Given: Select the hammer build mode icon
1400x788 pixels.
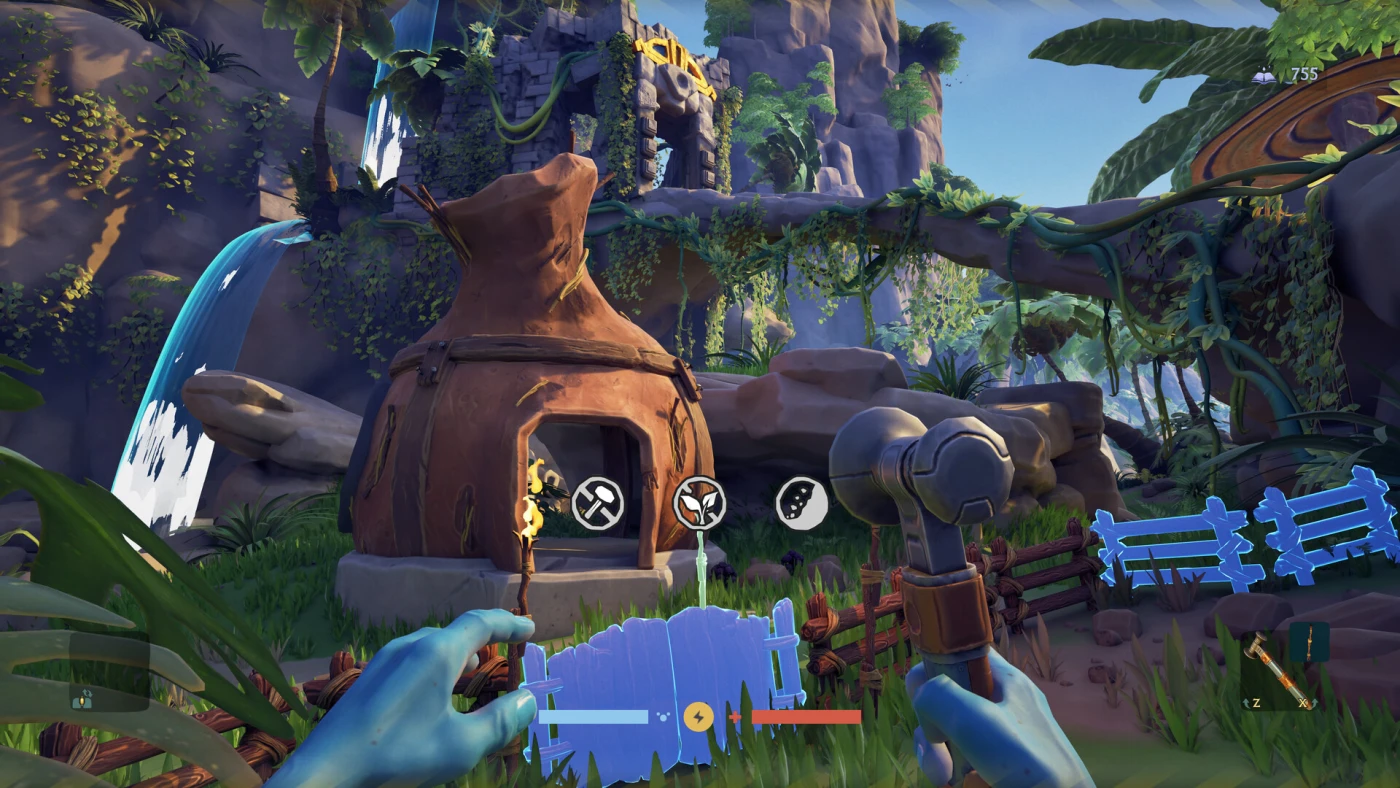Looking at the screenshot, I should click(x=598, y=503).
